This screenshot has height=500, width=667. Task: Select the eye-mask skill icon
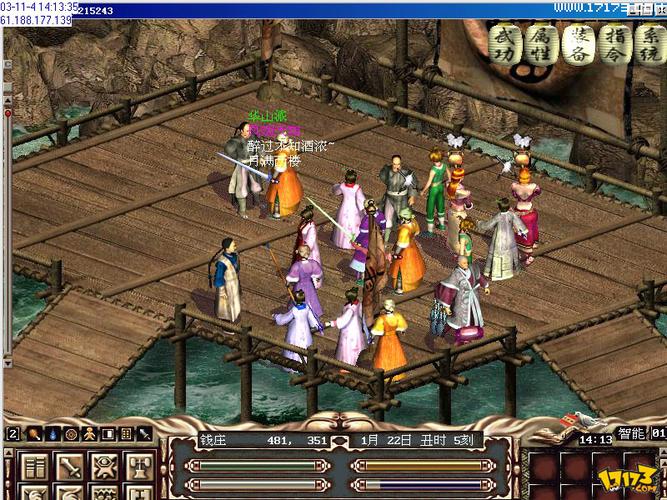point(105,468)
